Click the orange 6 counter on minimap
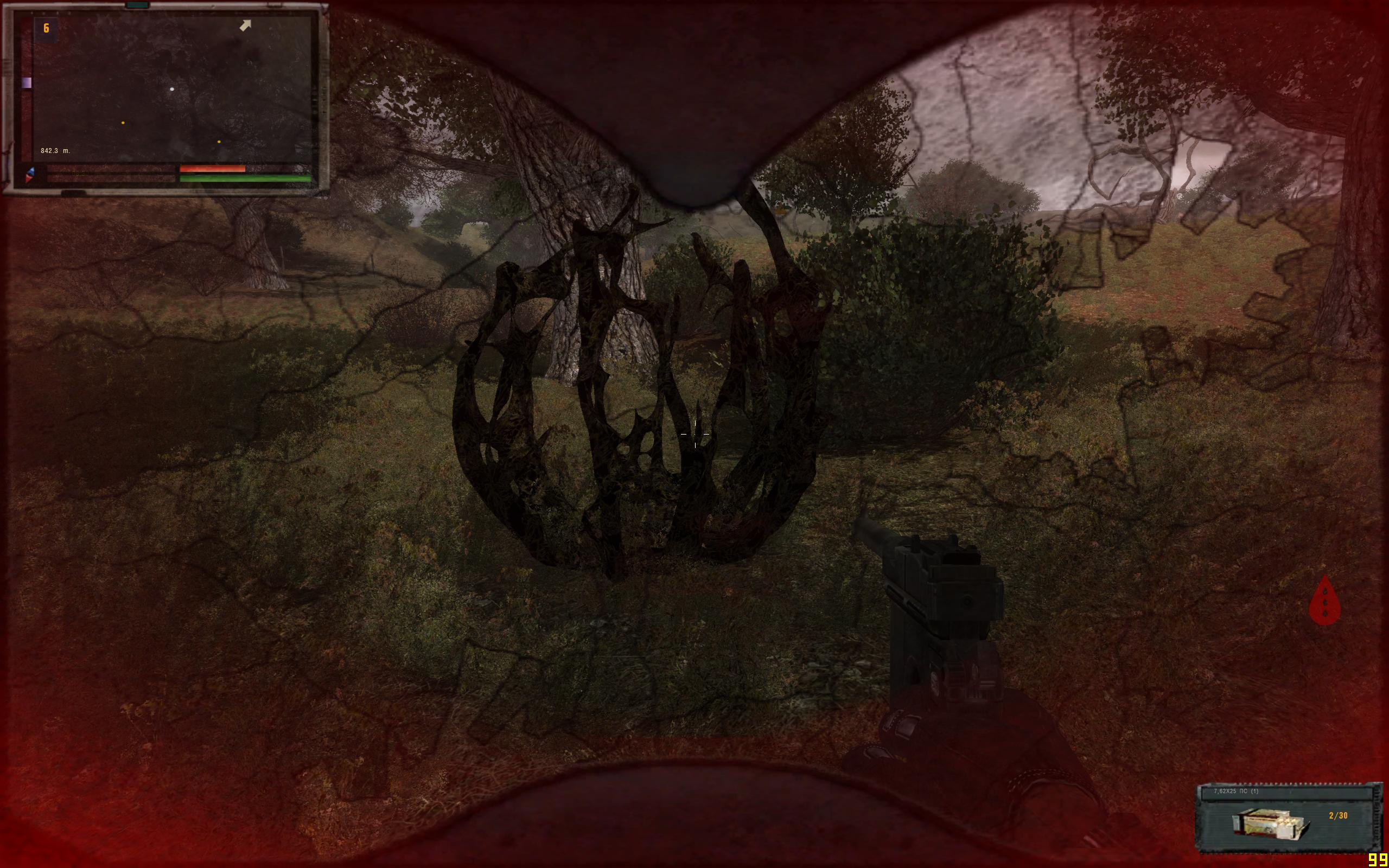 tap(47, 28)
